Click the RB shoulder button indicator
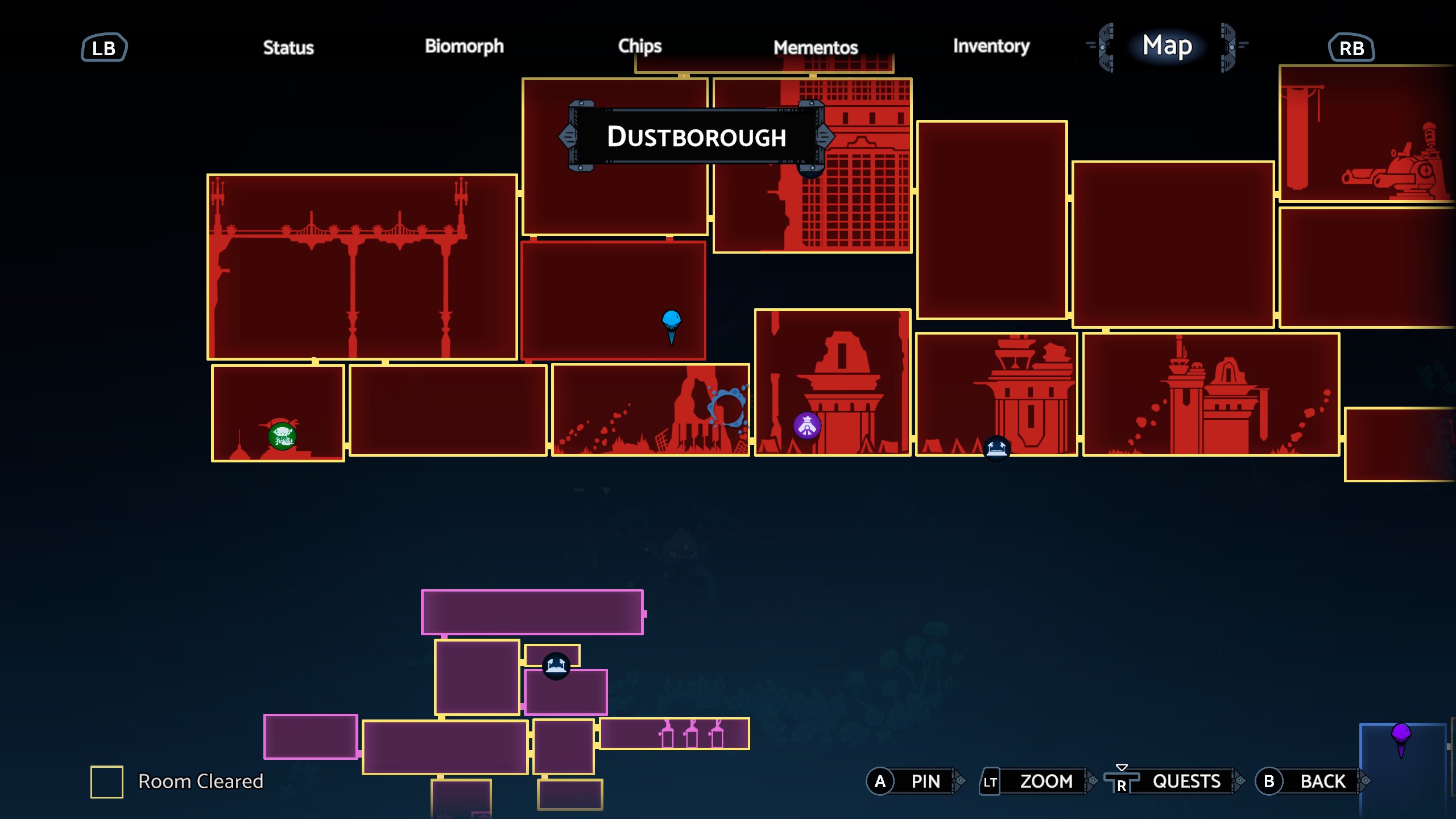Image resolution: width=1456 pixels, height=819 pixels. pyautogui.click(x=1352, y=48)
